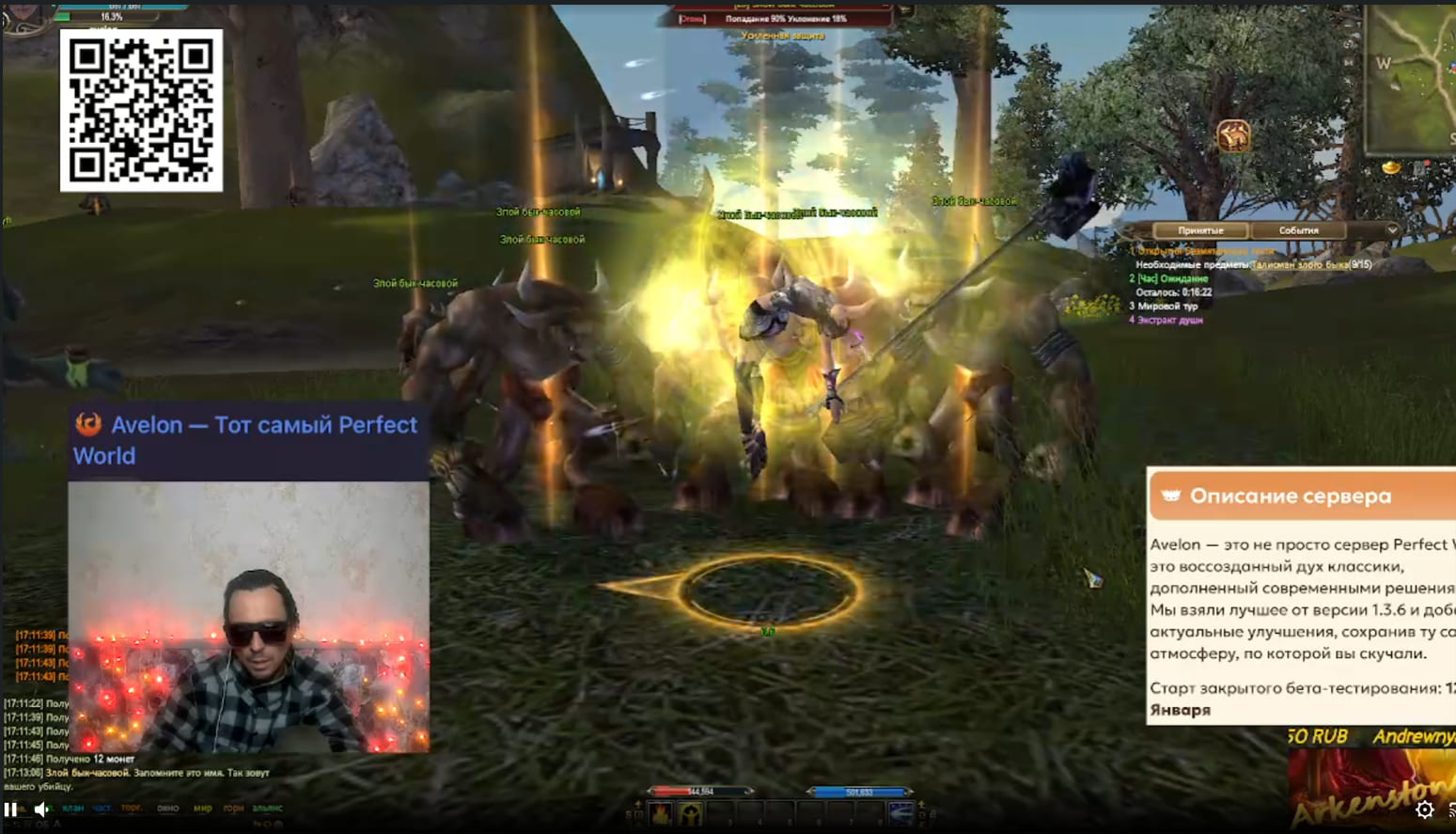Activate the yellow buff skill icon

click(690, 812)
